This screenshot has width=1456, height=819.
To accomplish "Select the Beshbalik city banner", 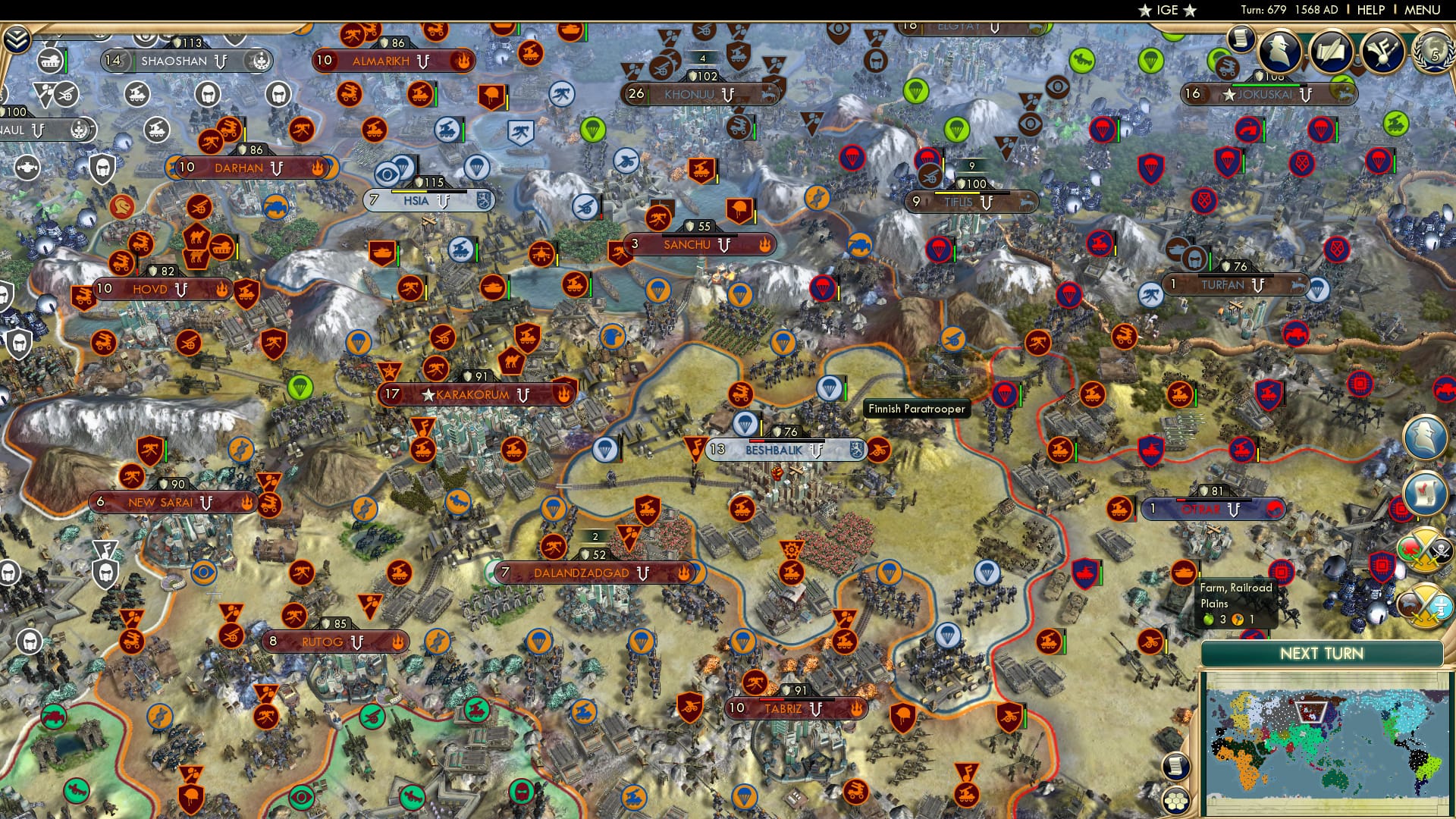I will click(773, 450).
